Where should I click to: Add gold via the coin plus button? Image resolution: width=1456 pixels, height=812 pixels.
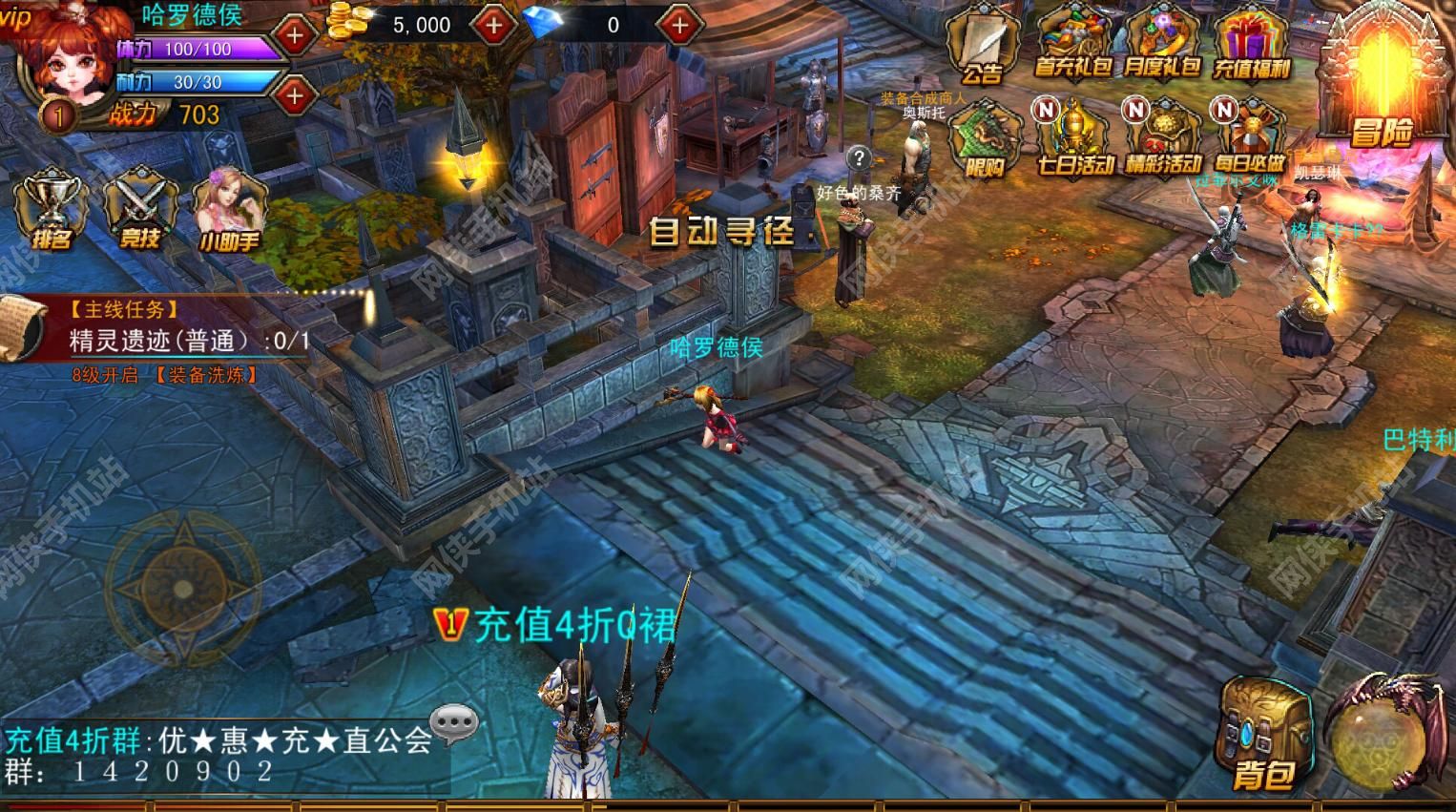tap(494, 24)
